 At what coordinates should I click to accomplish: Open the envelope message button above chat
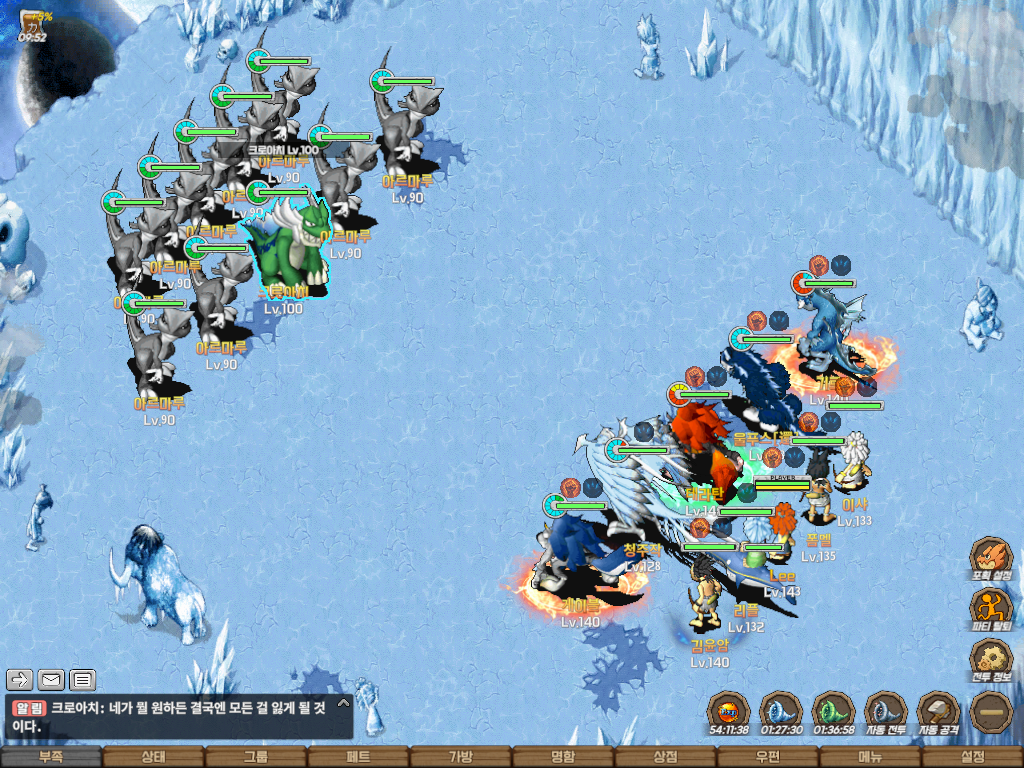point(51,680)
